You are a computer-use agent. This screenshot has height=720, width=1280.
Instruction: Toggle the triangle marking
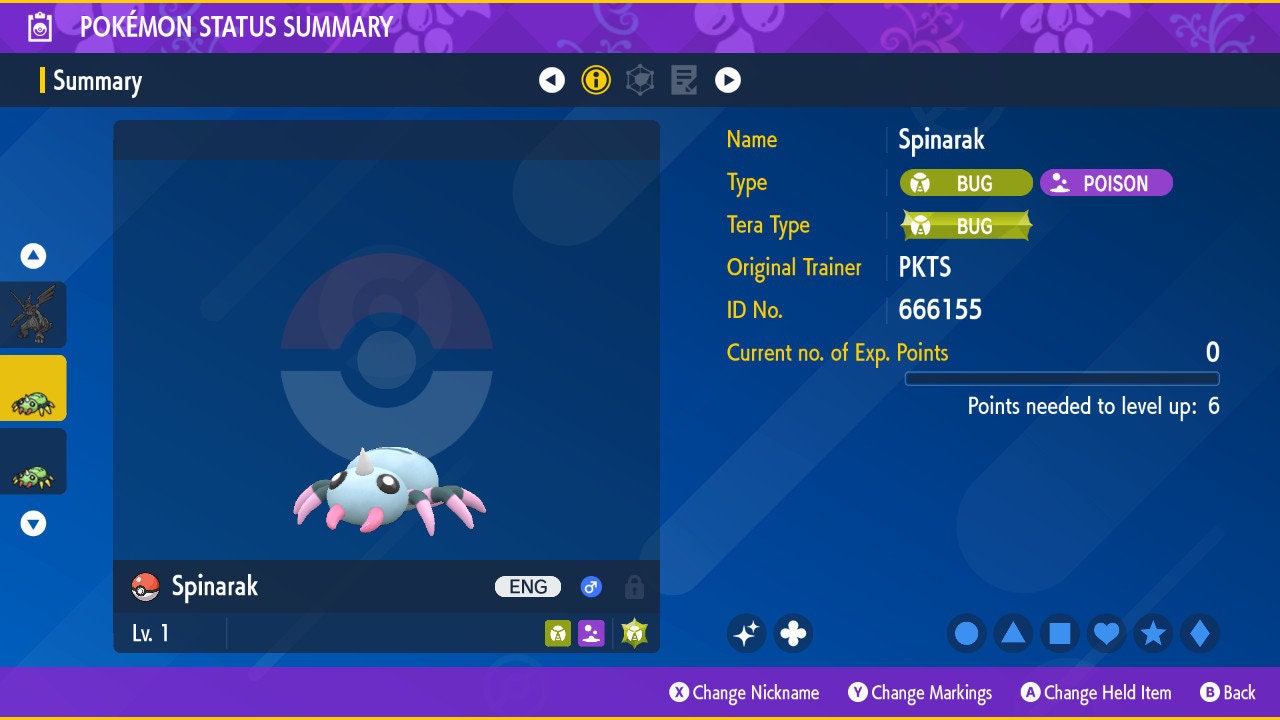pos(1013,633)
